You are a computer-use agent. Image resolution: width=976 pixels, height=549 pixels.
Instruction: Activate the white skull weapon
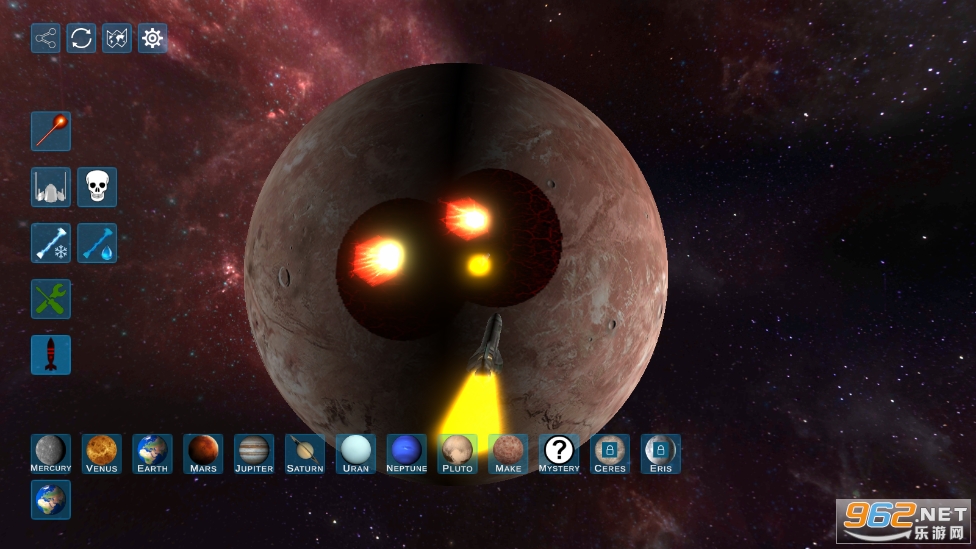(97, 187)
